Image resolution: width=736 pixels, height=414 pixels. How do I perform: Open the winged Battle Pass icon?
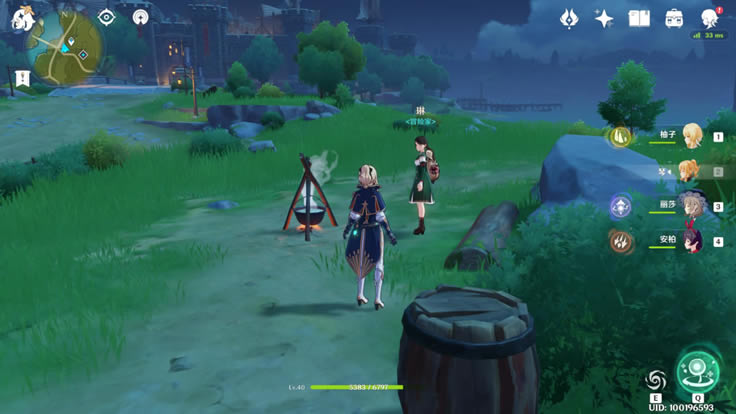pyautogui.click(x=569, y=18)
